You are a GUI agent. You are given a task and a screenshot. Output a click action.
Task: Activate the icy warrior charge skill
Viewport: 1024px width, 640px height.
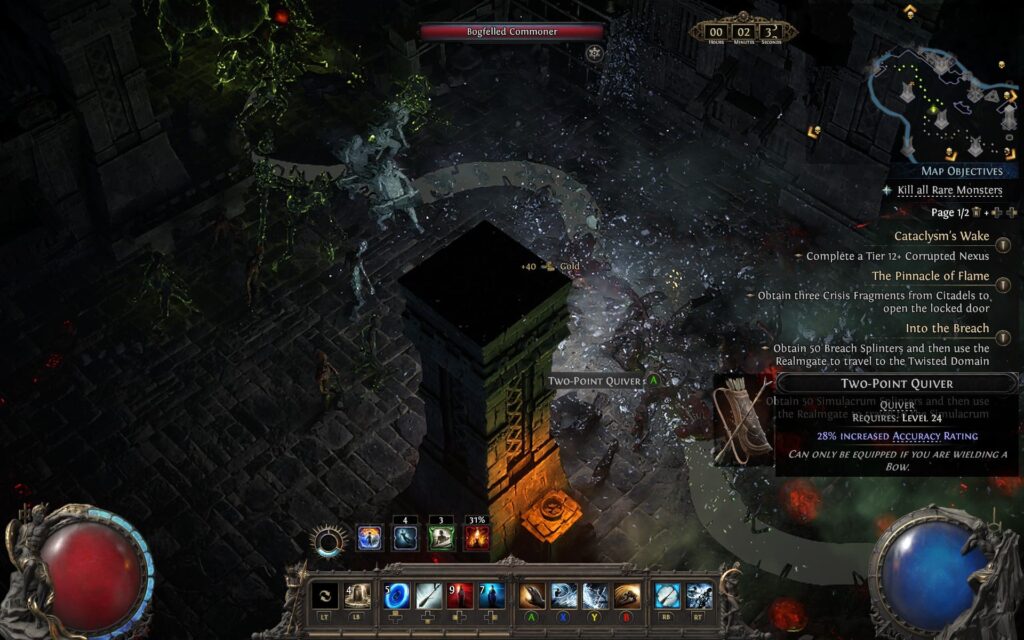tap(699, 596)
